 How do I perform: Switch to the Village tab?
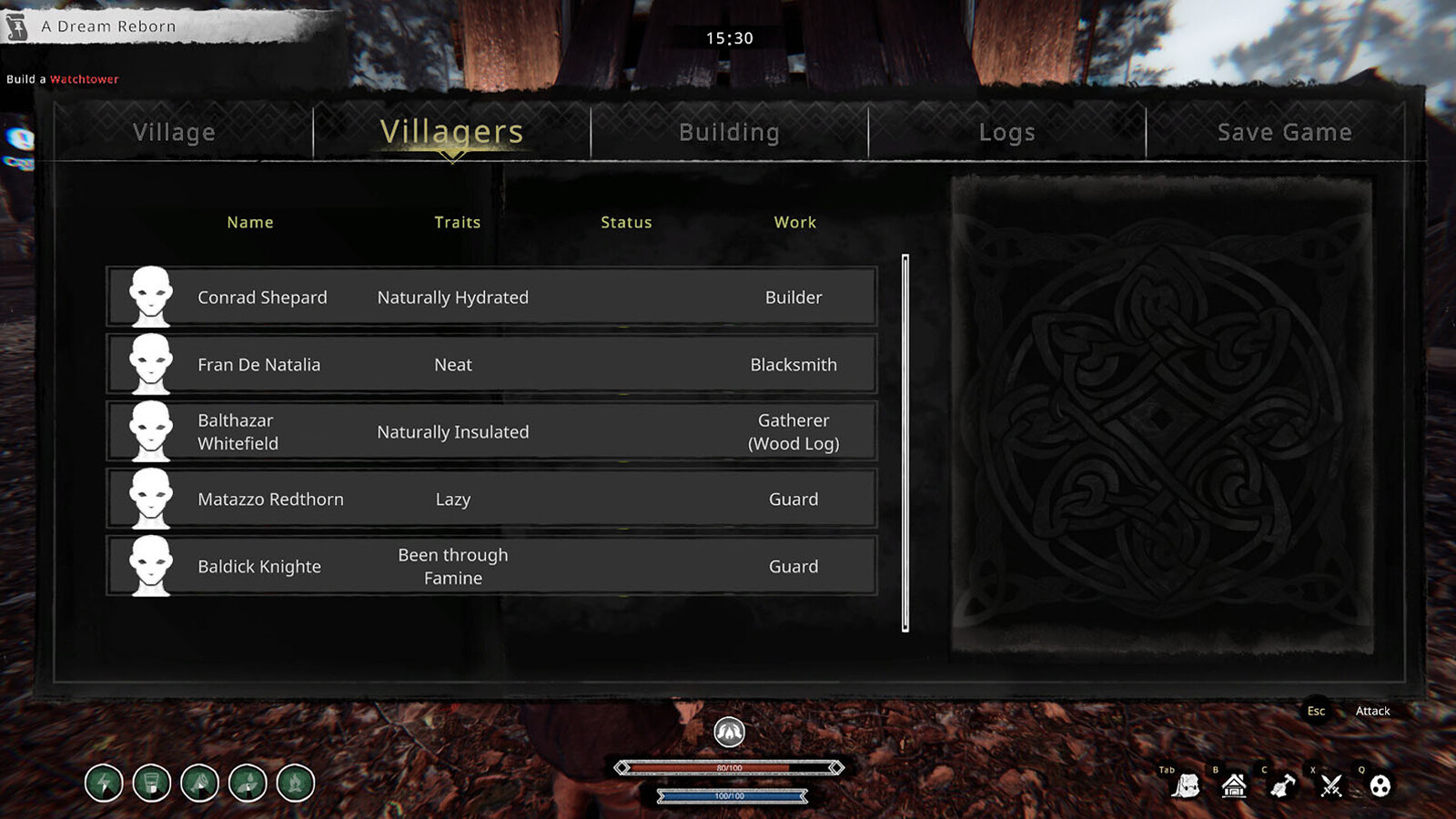(175, 133)
